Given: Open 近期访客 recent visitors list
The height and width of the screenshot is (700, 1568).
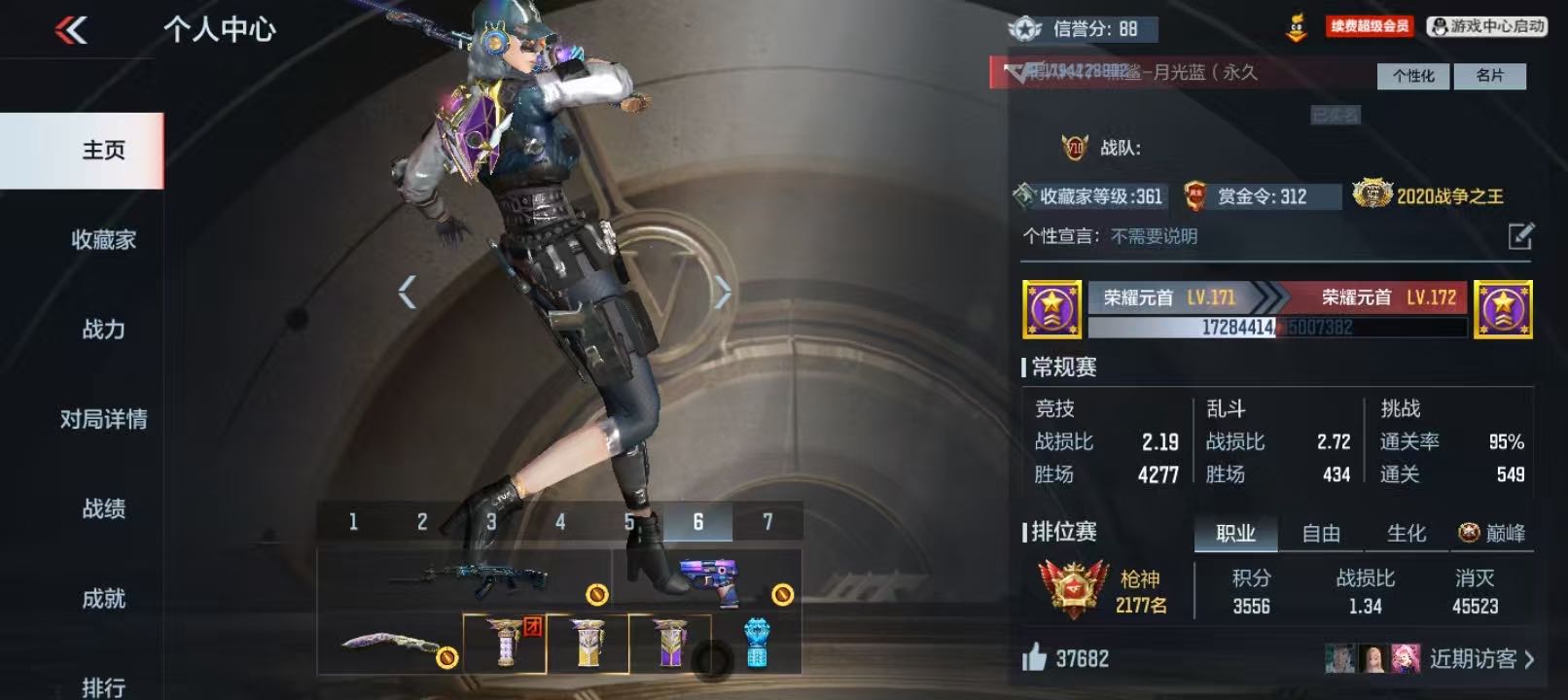Looking at the screenshot, I should pos(1480,658).
